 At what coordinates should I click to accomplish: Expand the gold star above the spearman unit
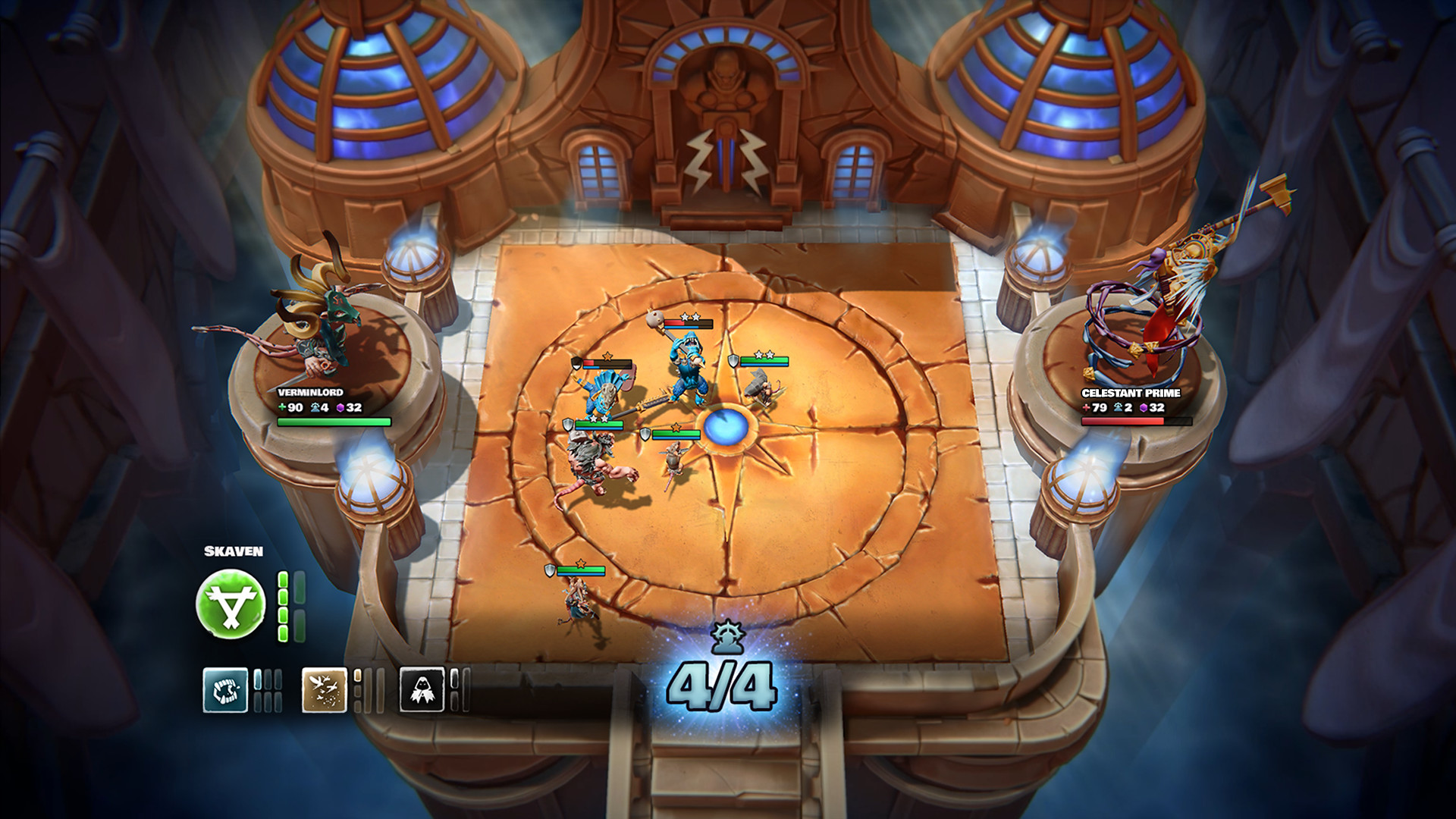[x=607, y=357]
